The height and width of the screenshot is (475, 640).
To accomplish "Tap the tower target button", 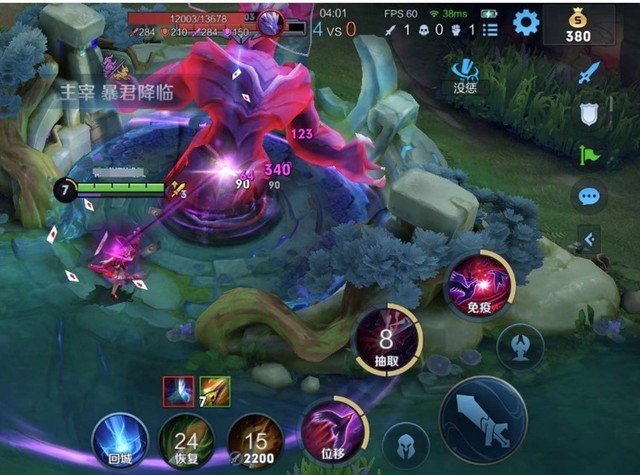I will click(x=521, y=347).
